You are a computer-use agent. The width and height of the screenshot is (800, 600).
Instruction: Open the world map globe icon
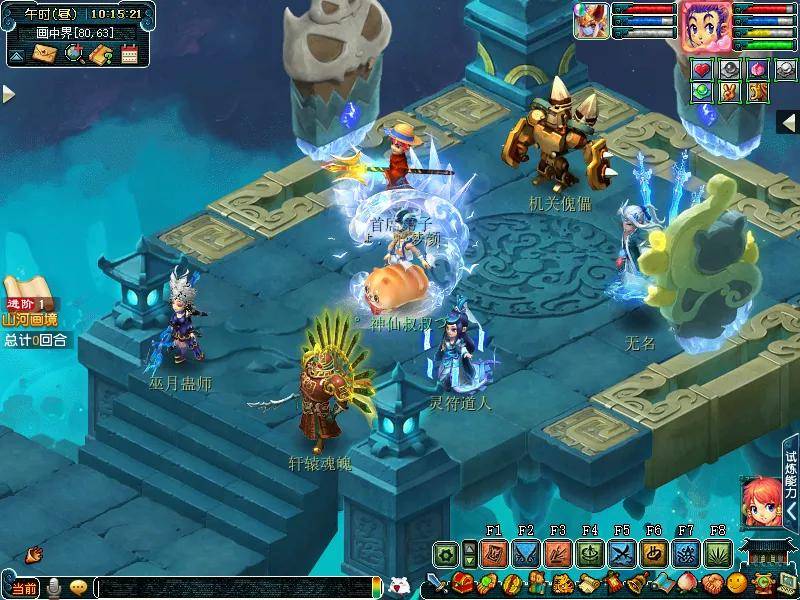coord(74,54)
